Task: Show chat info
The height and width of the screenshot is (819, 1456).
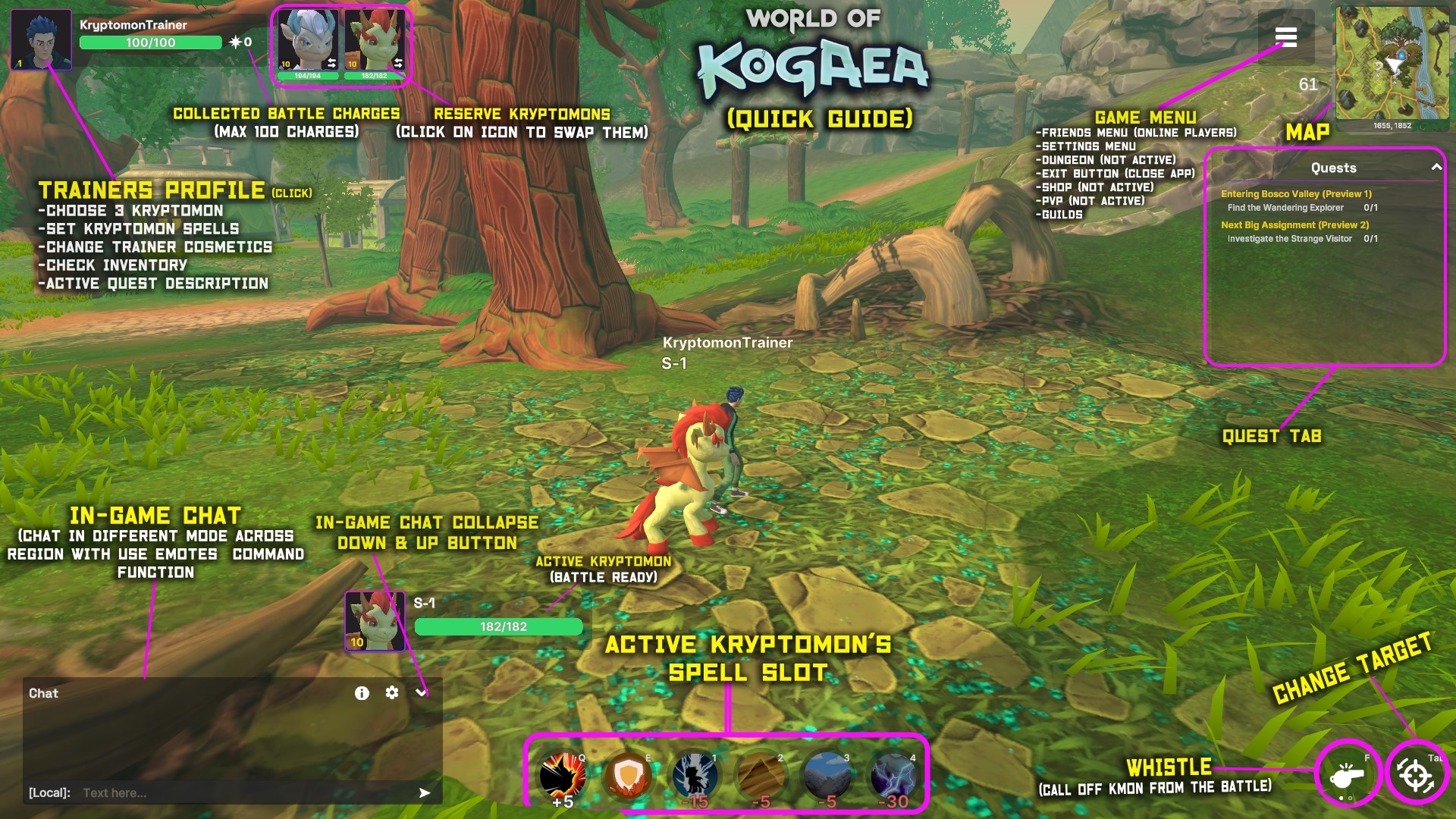Action: click(362, 693)
